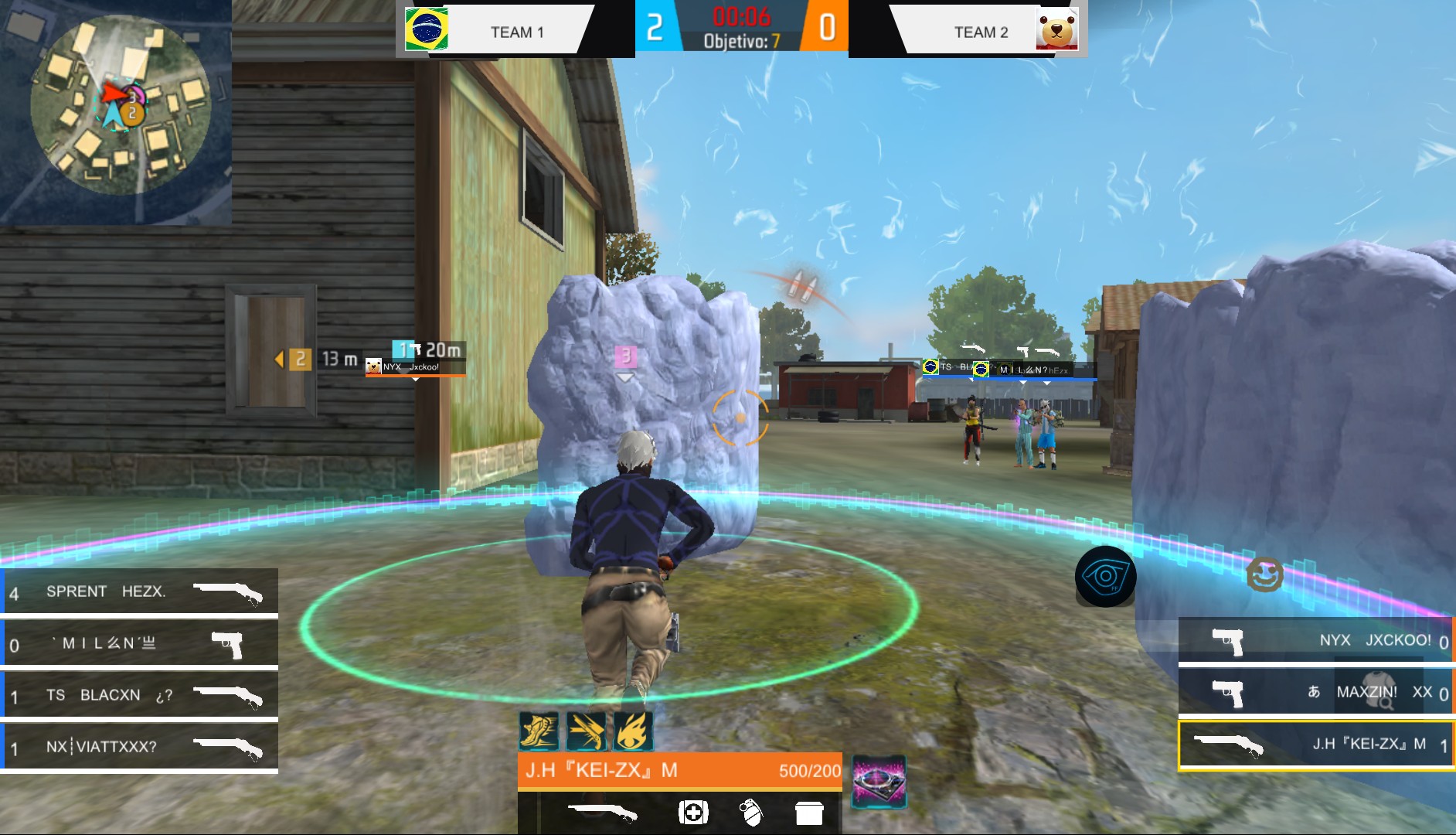Select the equipped shotgun weapon icon
This screenshot has height=835, width=1456.
pos(603,812)
